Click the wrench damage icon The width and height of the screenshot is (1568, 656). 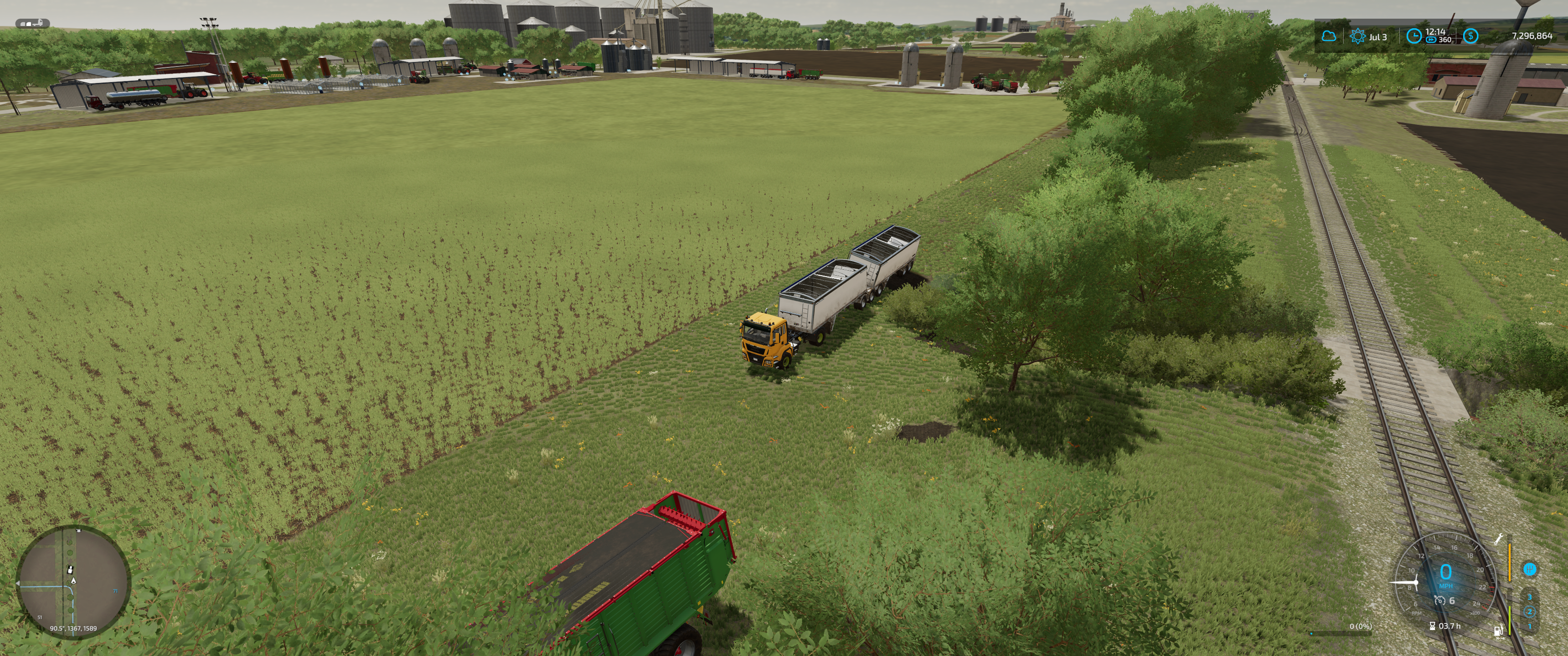[x=1499, y=538]
